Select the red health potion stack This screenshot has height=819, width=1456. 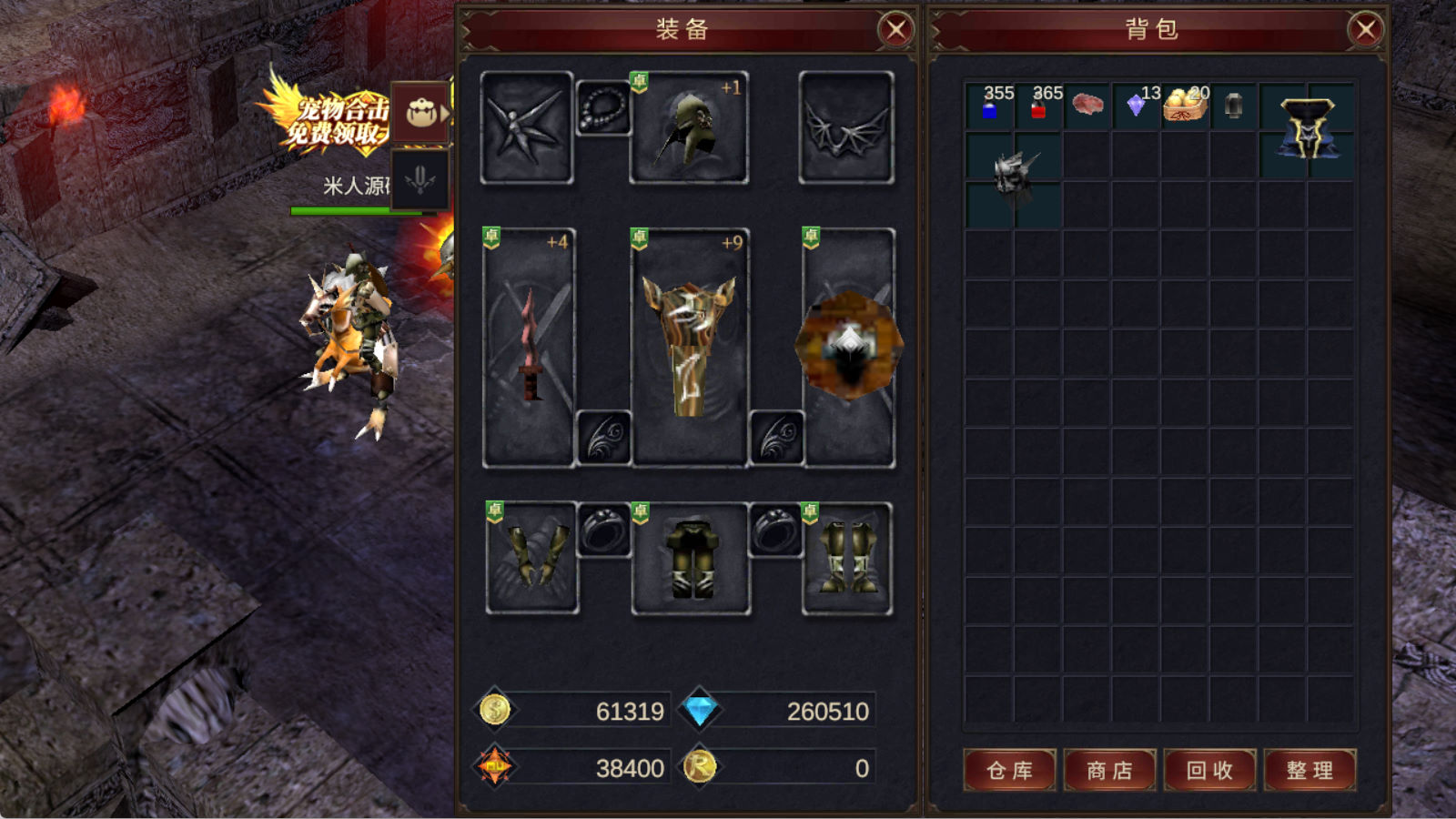click(x=1038, y=107)
